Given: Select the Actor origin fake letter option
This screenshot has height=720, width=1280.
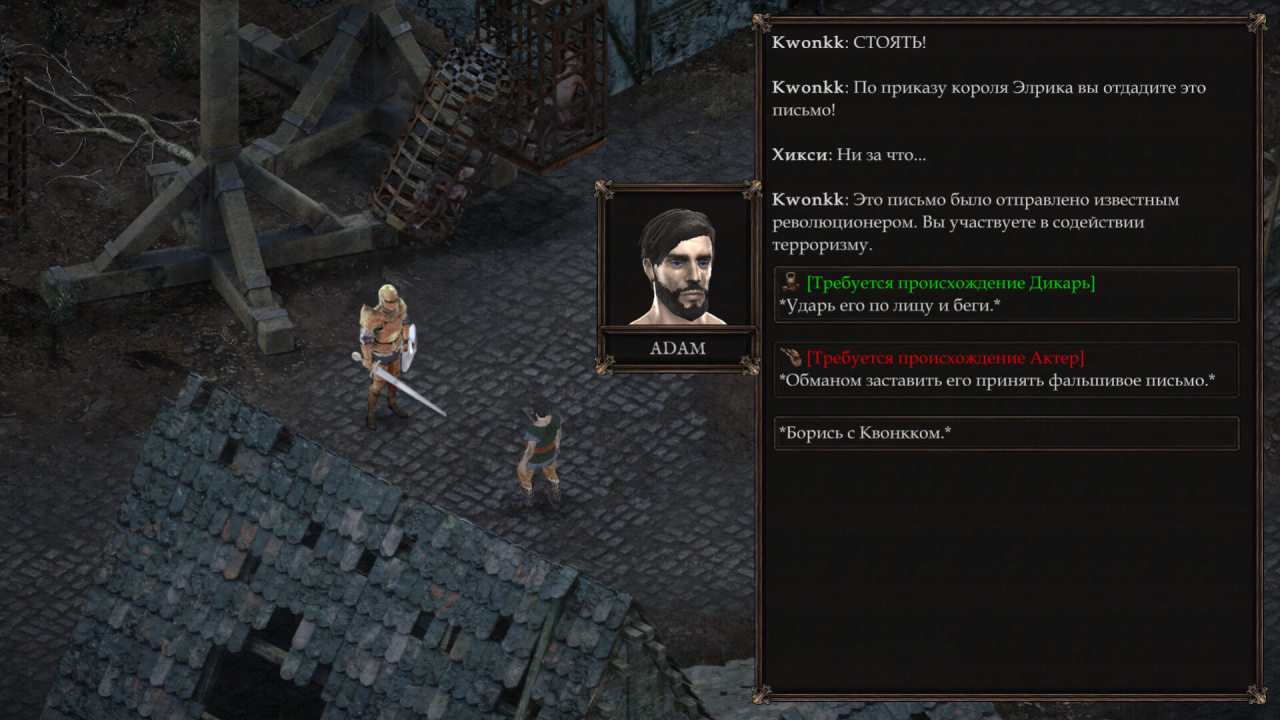Looking at the screenshot, I should [x=1006, y=370].
